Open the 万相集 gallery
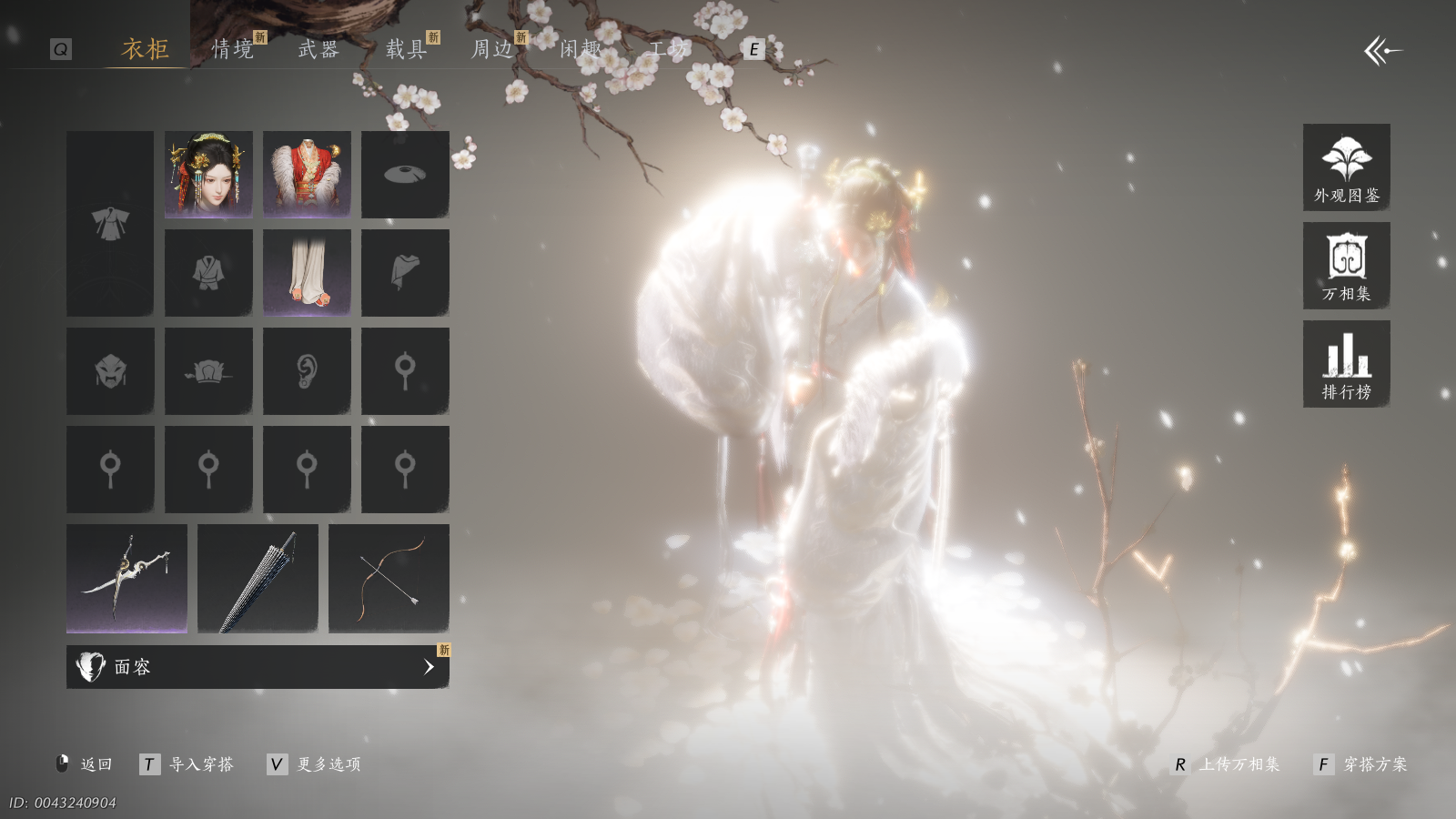The width and height of the screenshot is (1456, 819). pyautogui.click(x=1346, y=266)
